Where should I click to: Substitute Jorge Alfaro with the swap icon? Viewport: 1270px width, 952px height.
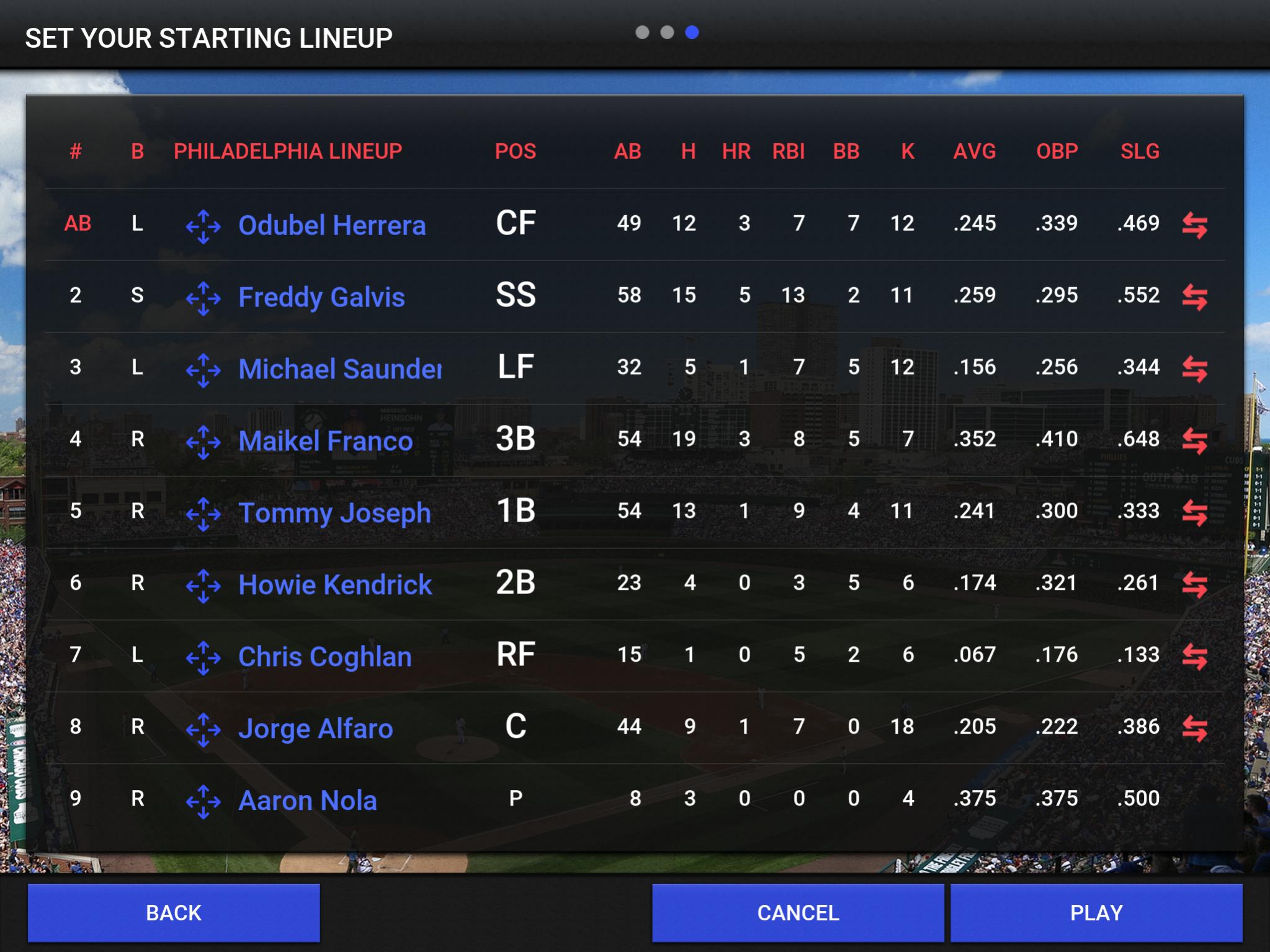[x=1194, y=729]
